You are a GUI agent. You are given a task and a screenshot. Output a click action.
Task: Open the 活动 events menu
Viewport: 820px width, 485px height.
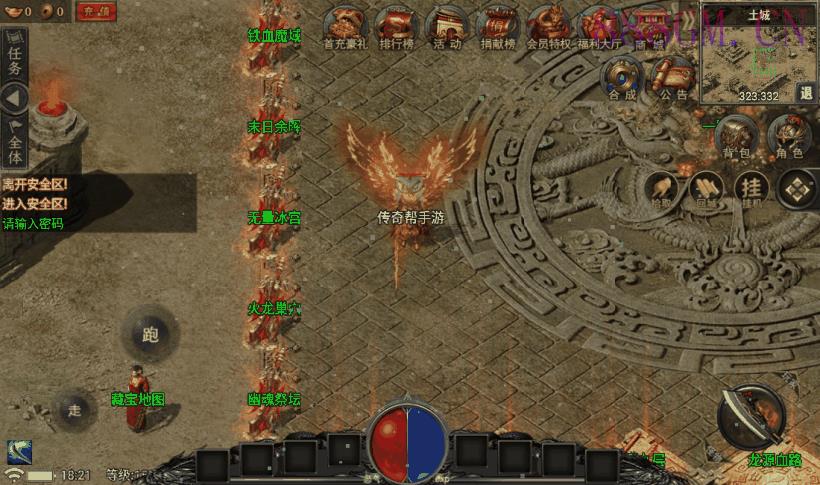pyautogui.click(x=447, y=25)
